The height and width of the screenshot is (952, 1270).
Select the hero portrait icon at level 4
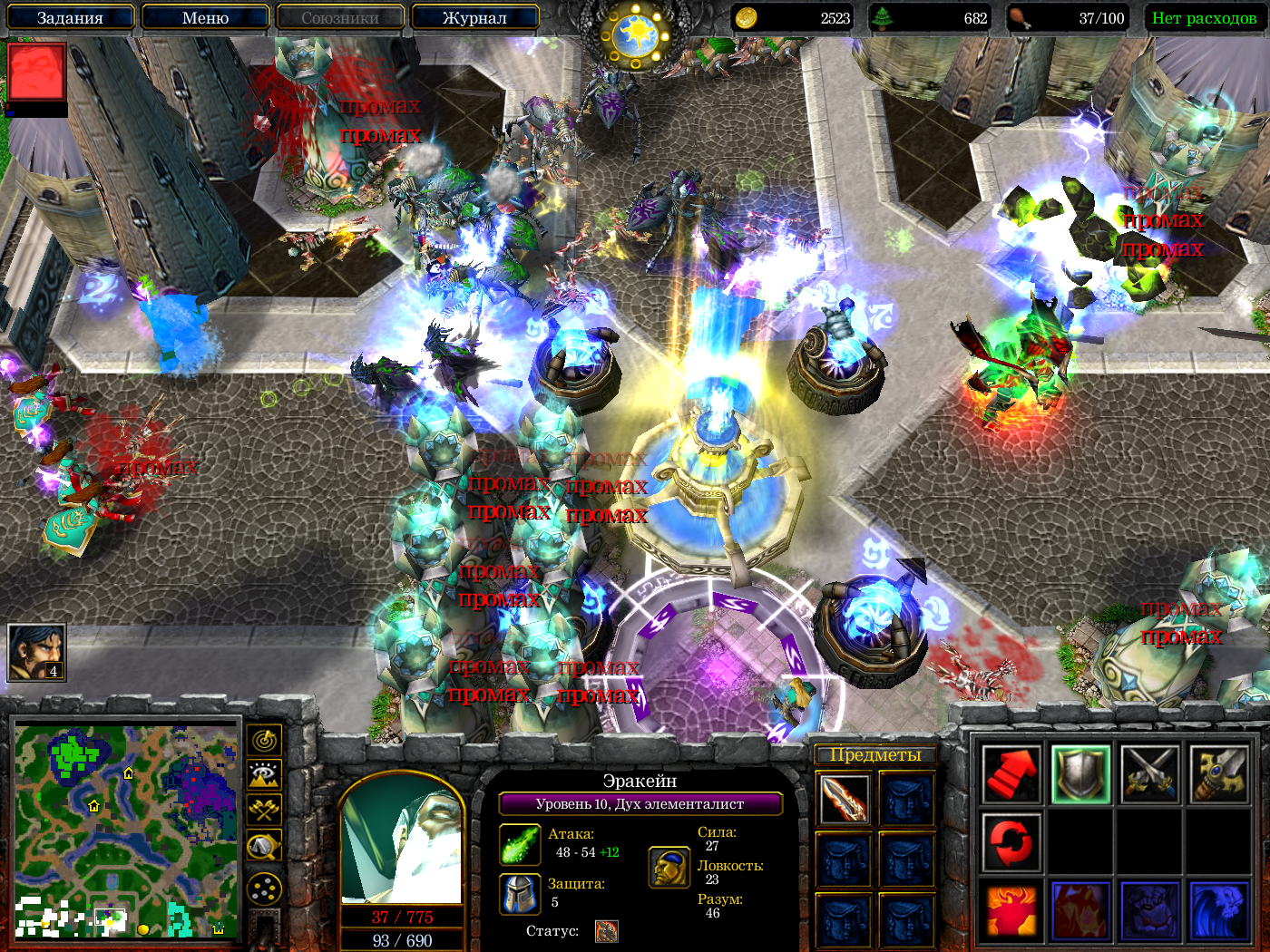tap(36, 652)
